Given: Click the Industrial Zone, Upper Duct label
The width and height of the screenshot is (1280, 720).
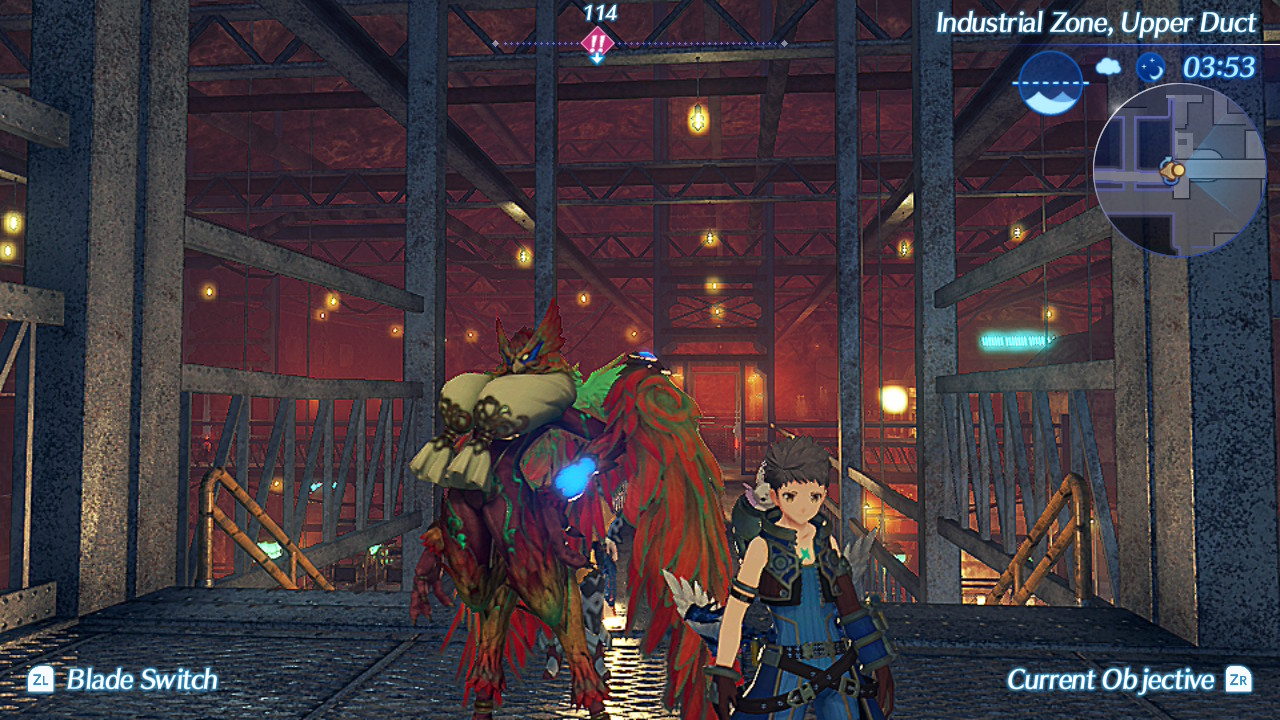Looking at the screenshot, I should point(1095,23).
